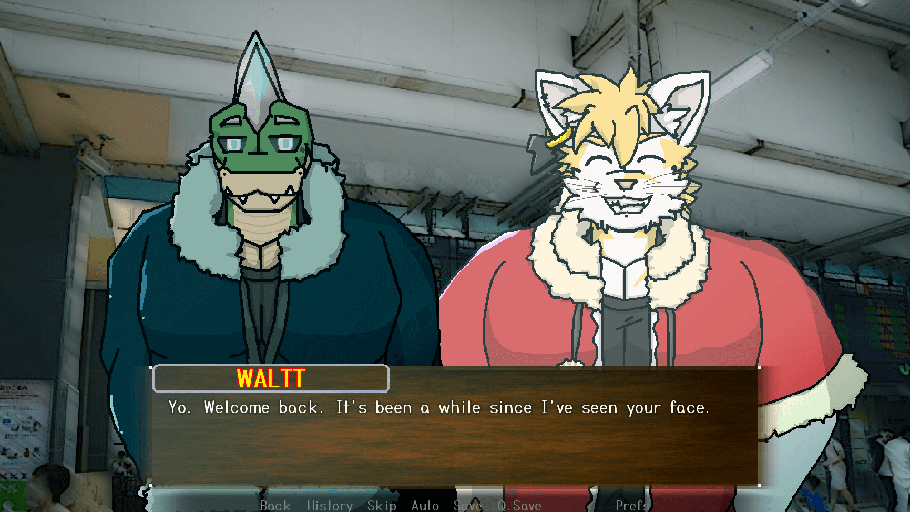Image resolution: width=910 pixels, height=512 pixels.
Task: Toggle Auto dialogue advance
Action: pos(425,505)
